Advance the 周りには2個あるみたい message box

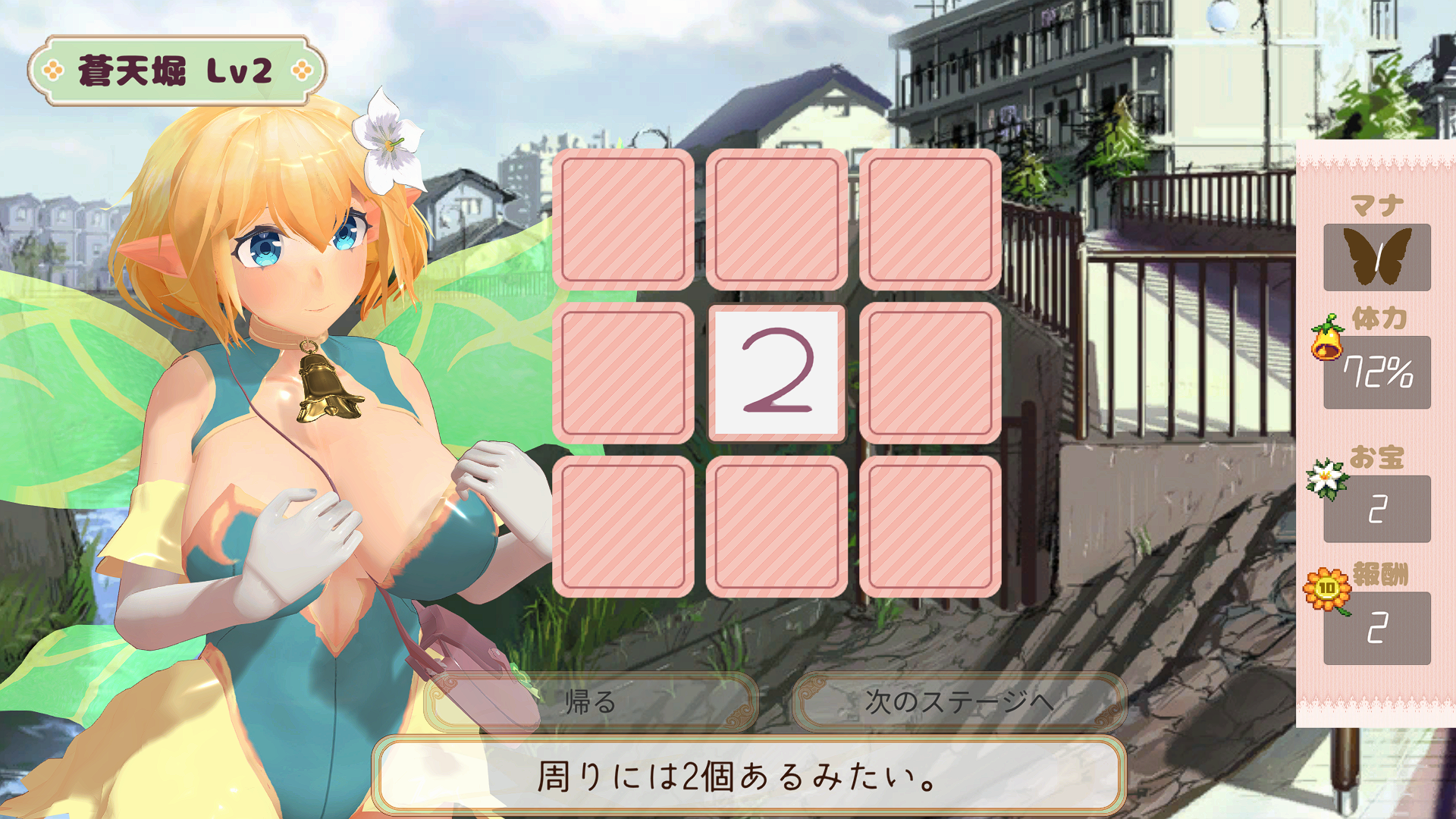748,777
